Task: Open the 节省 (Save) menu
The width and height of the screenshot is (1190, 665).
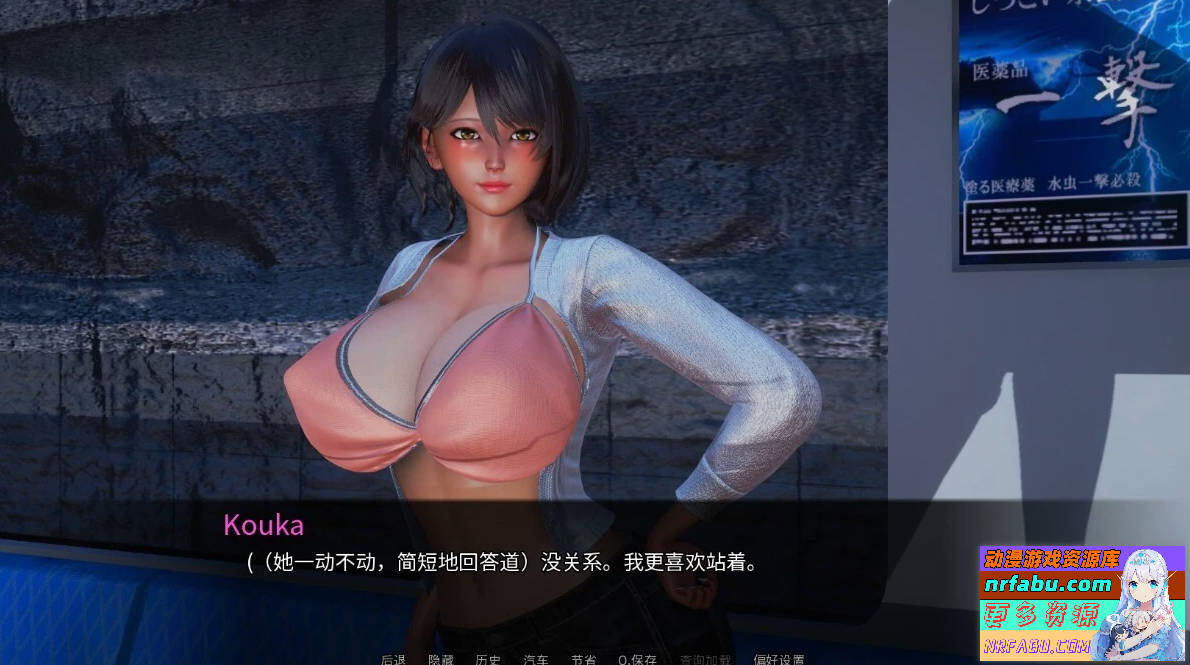Action: point(583,659)
